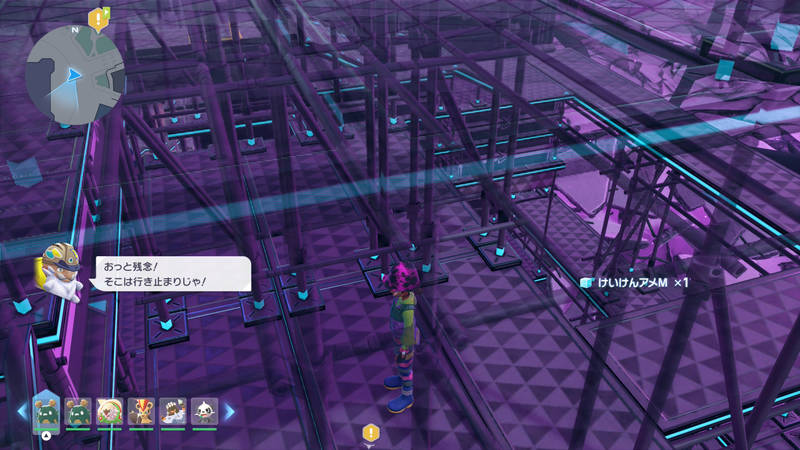Pick the grey muscular fighting Pokémon slot

(172, 411)
